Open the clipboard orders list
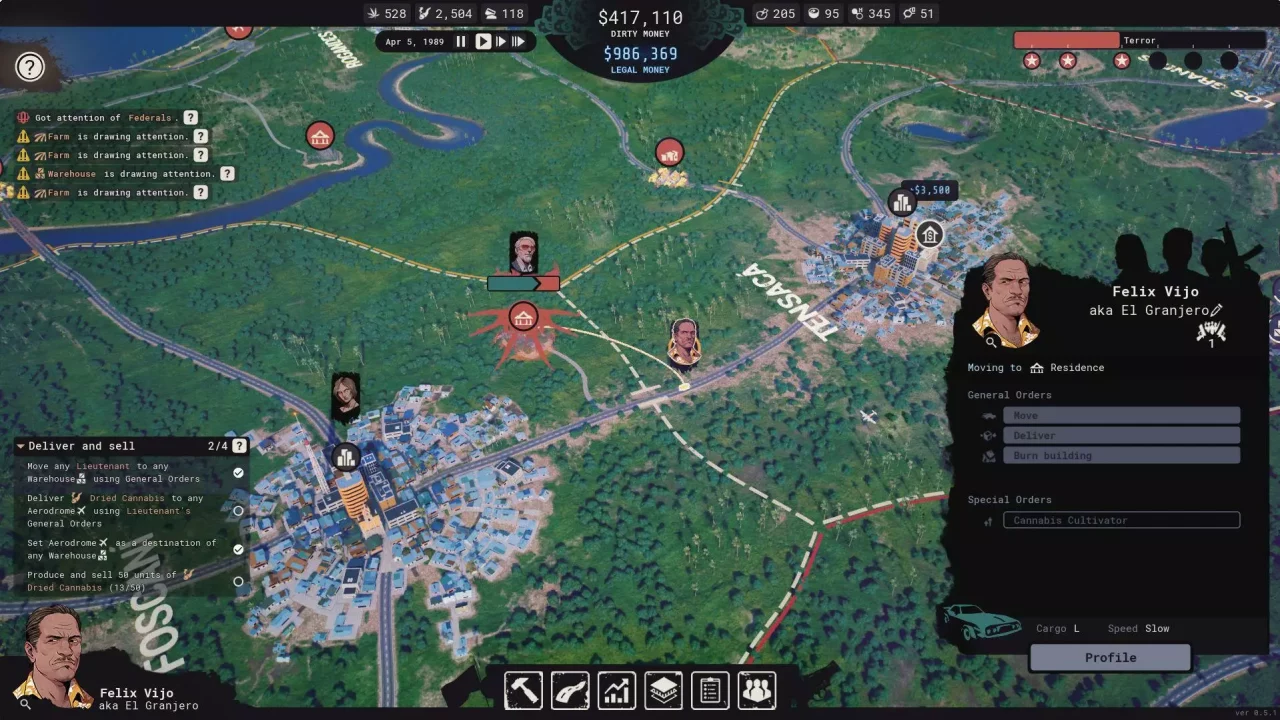The width and height of the screenshot is (1280, 720). coord(710,690)
